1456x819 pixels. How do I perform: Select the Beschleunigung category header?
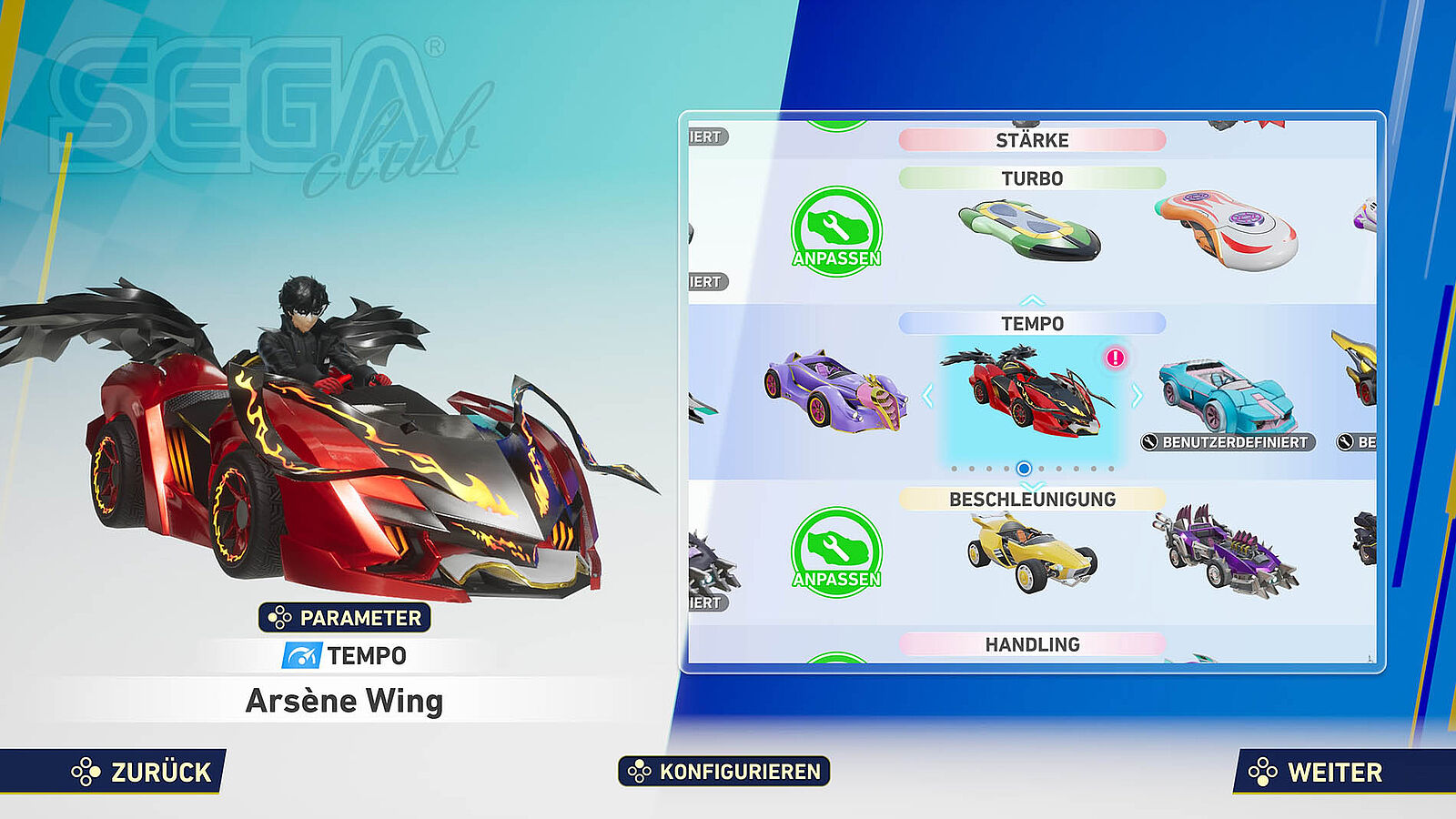click(1032, 499)
